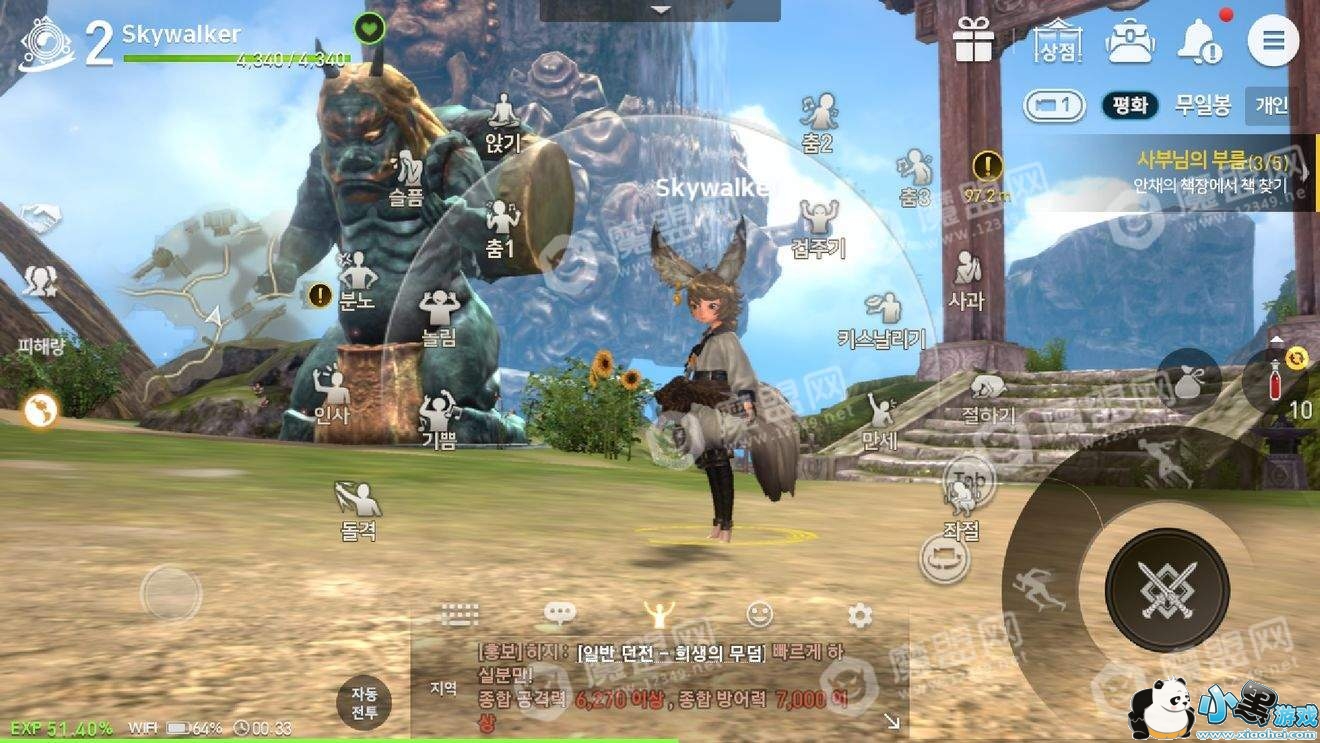1320x743 pixels.
Task: Use the 만세 hurray emote
Action: 880,420
